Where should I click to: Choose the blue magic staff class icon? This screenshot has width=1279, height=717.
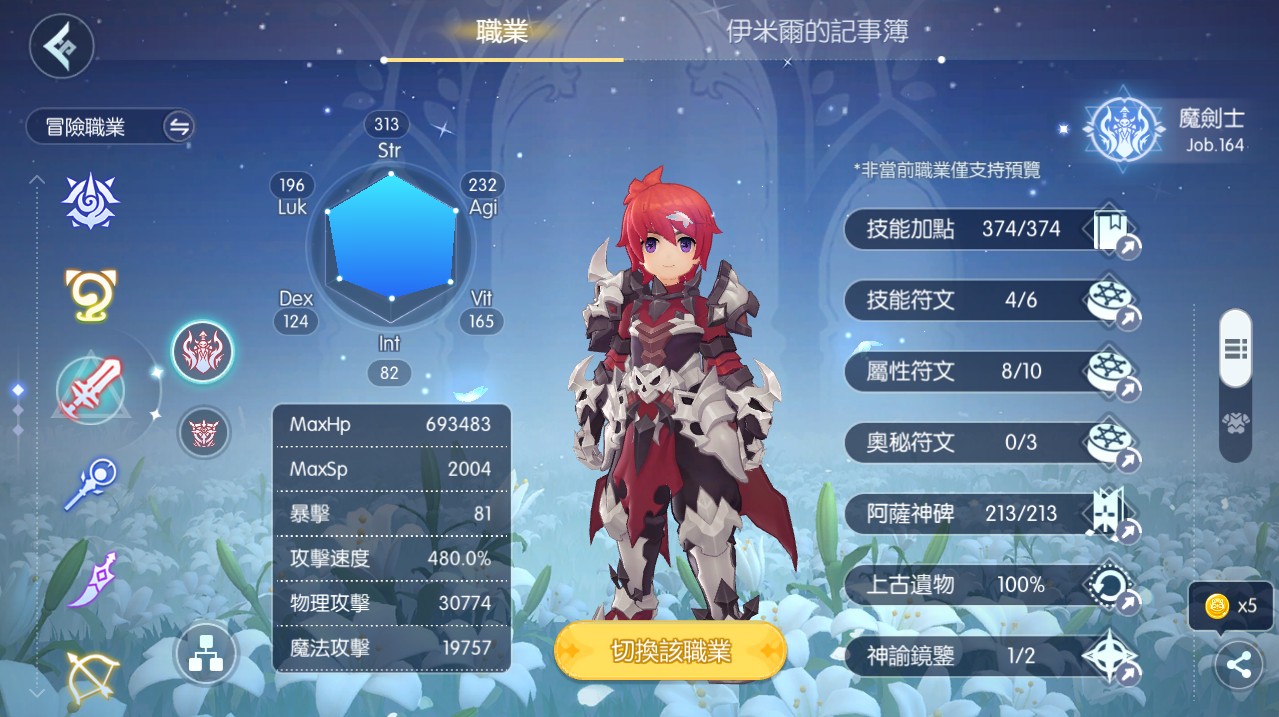[x=90, y=483]
